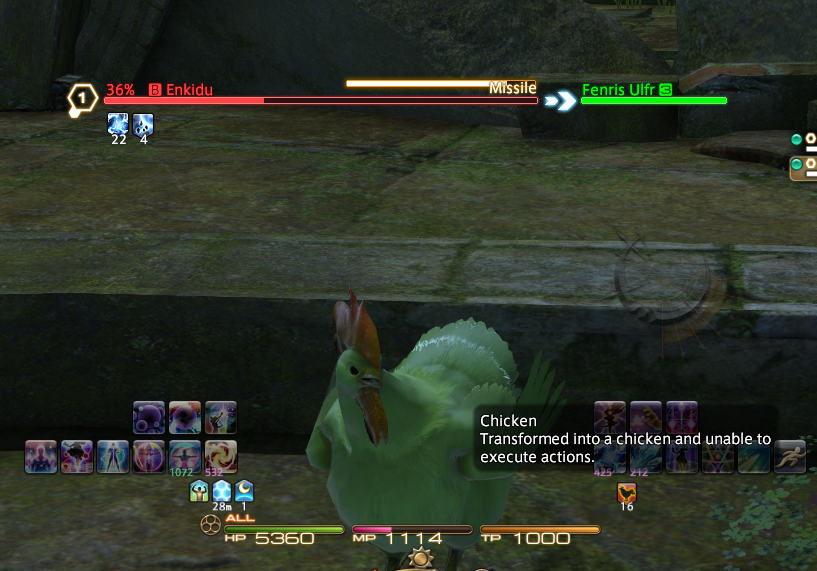
Task: Activate the orange swirl spell with 532 cost
Action: click(220, 455)
